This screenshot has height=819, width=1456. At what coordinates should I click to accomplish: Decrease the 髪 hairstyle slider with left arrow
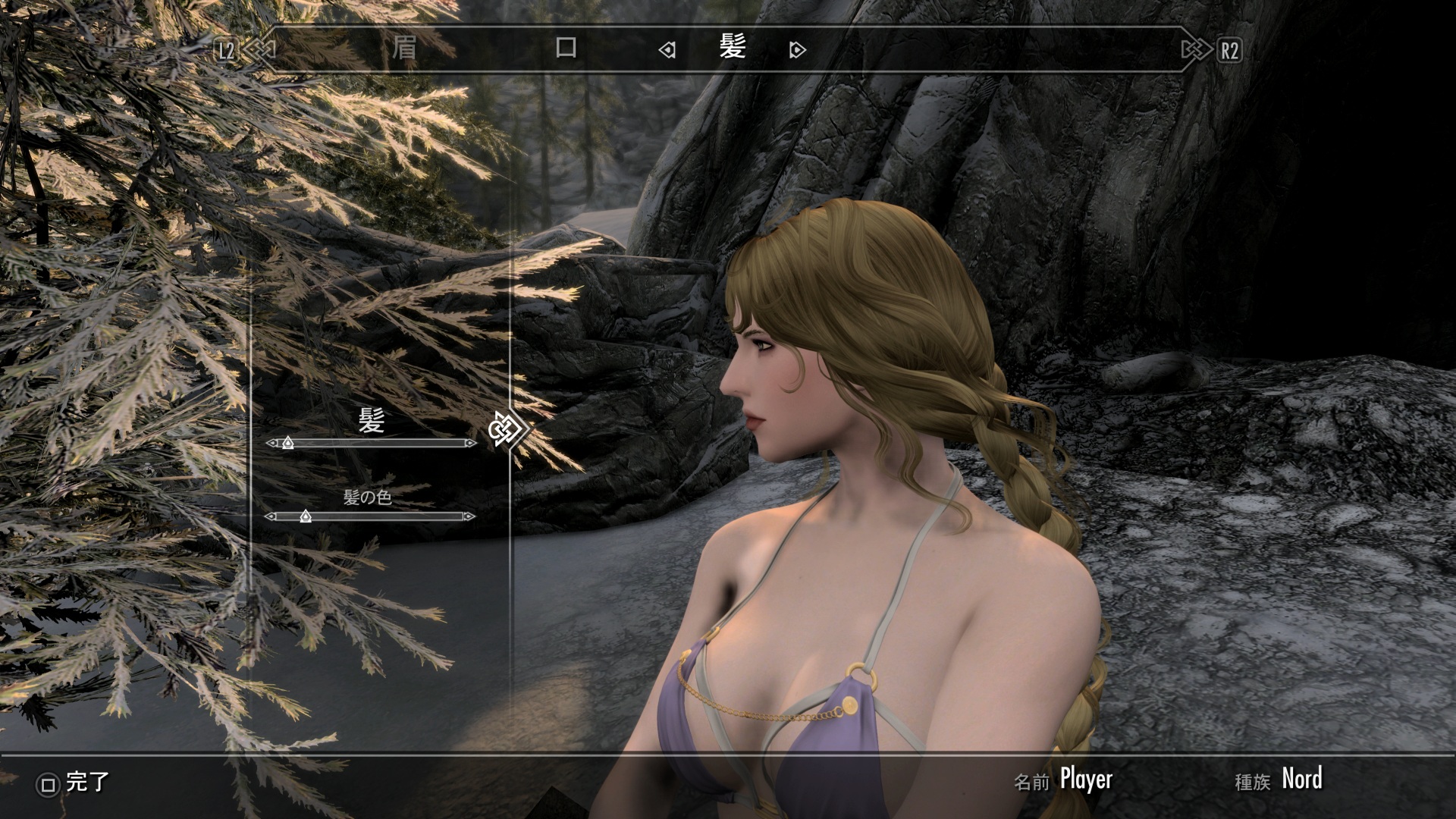coord(271,443)
